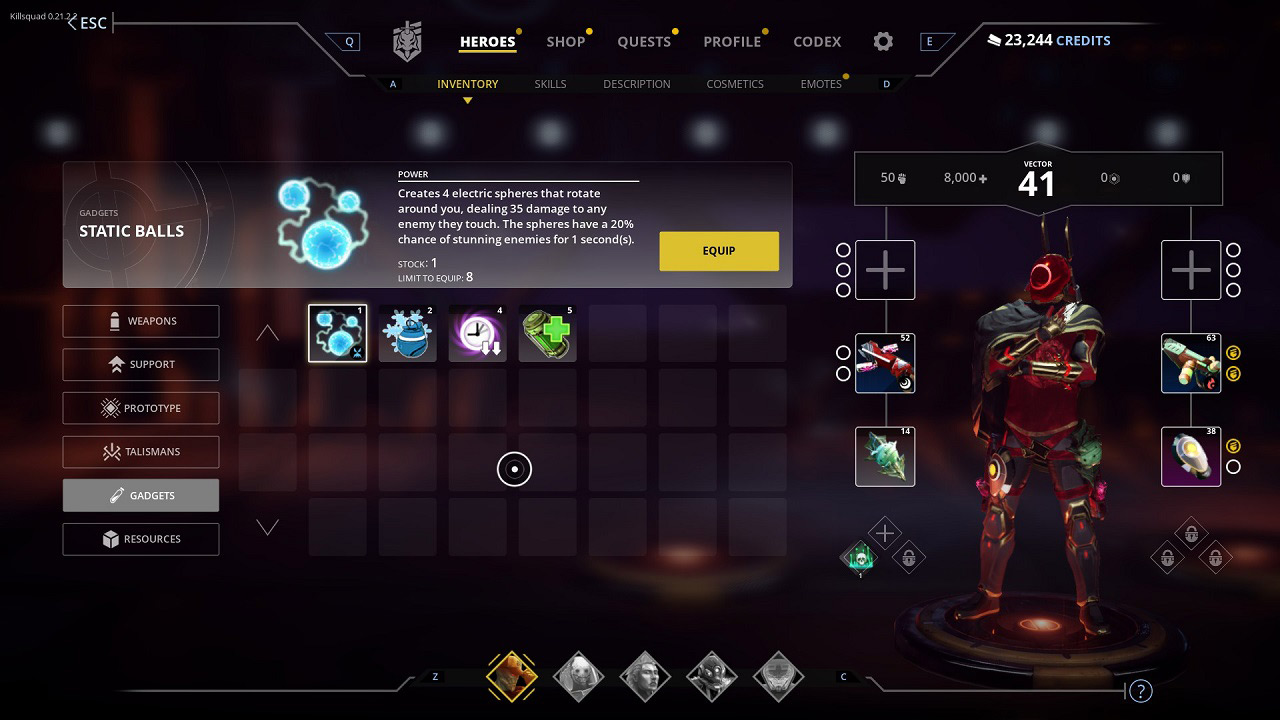
Task: Expand the inventory list with the down arrow
Action: (267, 527)
